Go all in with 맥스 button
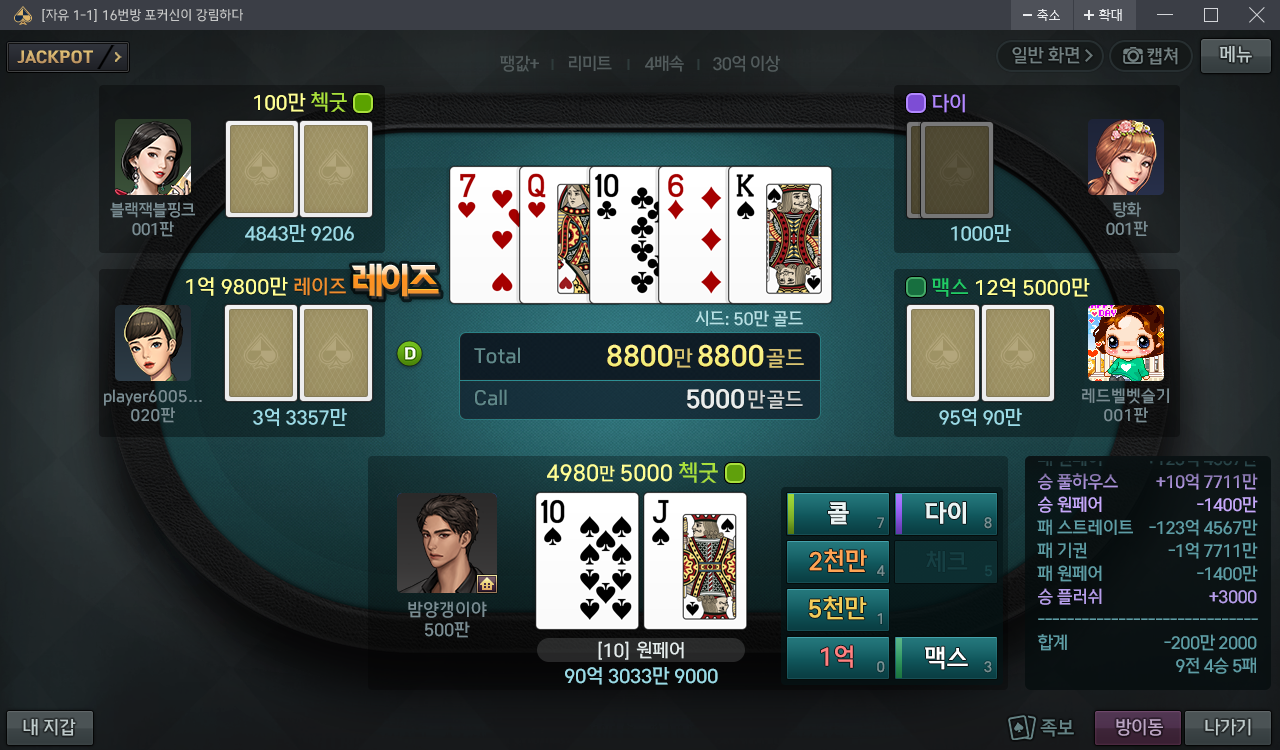Viewport: 1280px width, 750px height. 946,658
